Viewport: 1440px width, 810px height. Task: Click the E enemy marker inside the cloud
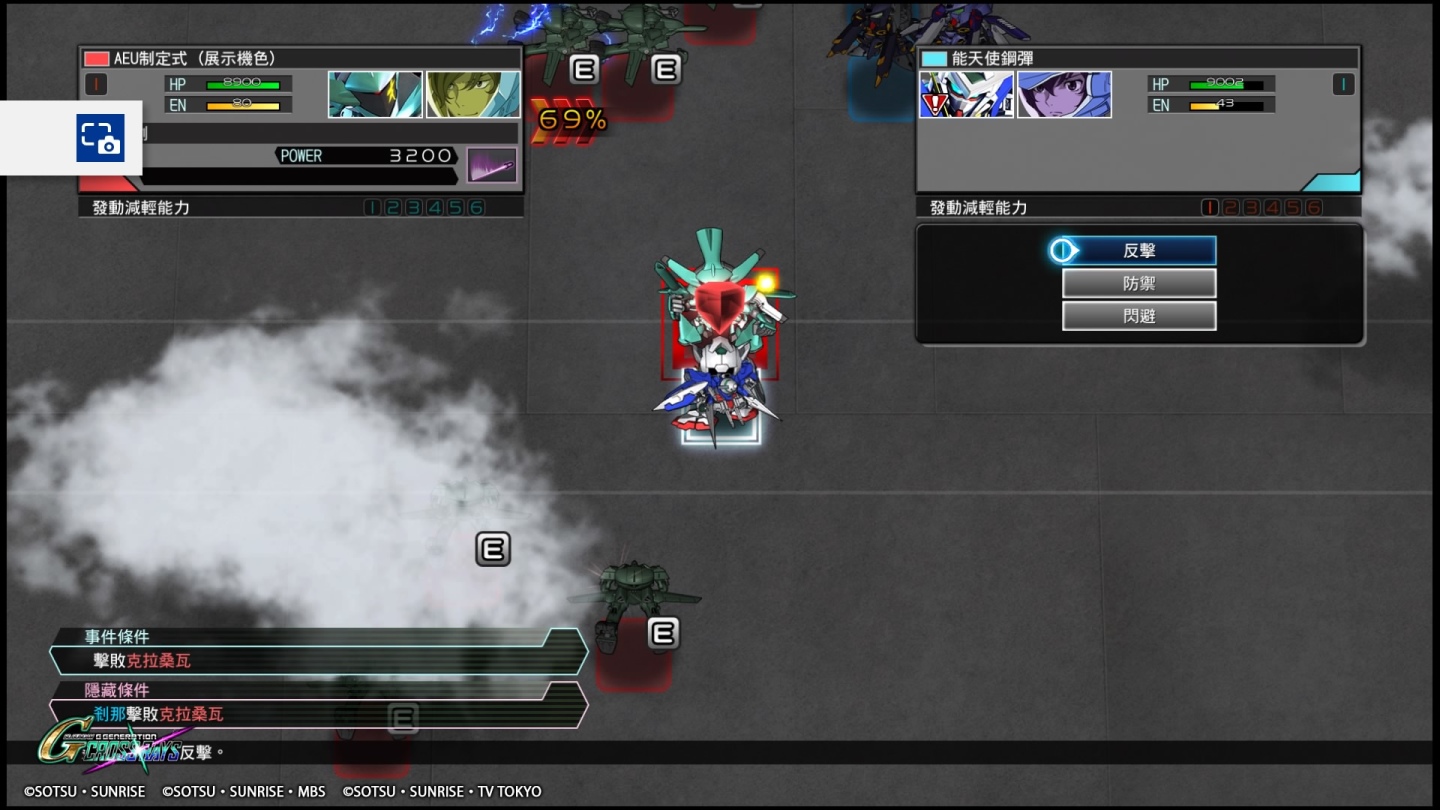pyautogui.click(x=491, y=548)
